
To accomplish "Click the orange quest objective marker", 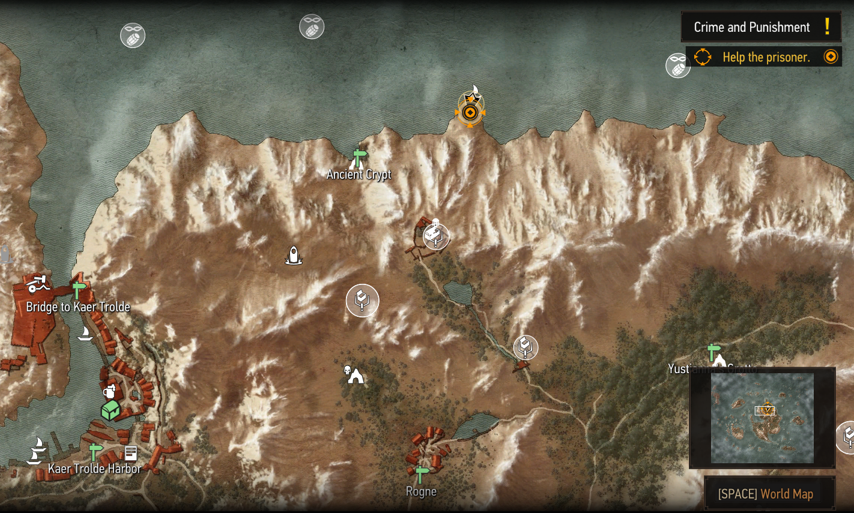I will coord(470,112).
